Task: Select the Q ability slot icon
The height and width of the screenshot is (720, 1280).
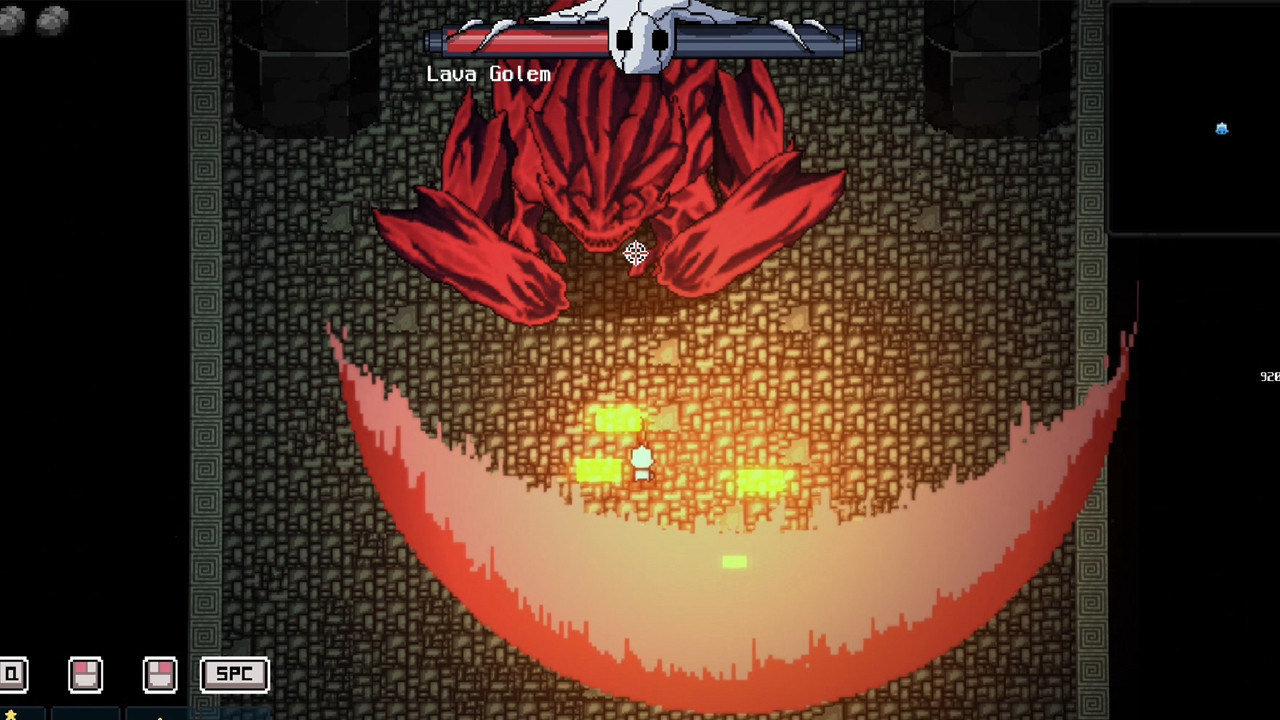Action: pos(10,674)
